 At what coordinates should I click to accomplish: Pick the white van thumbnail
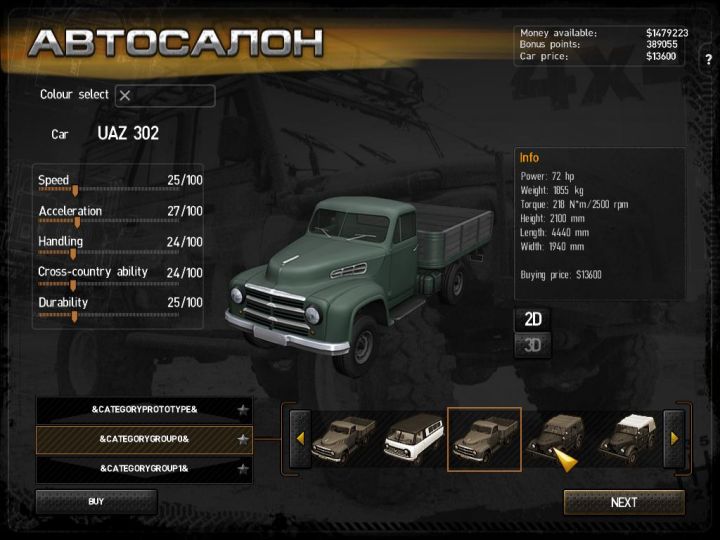(x=413, y=438)
